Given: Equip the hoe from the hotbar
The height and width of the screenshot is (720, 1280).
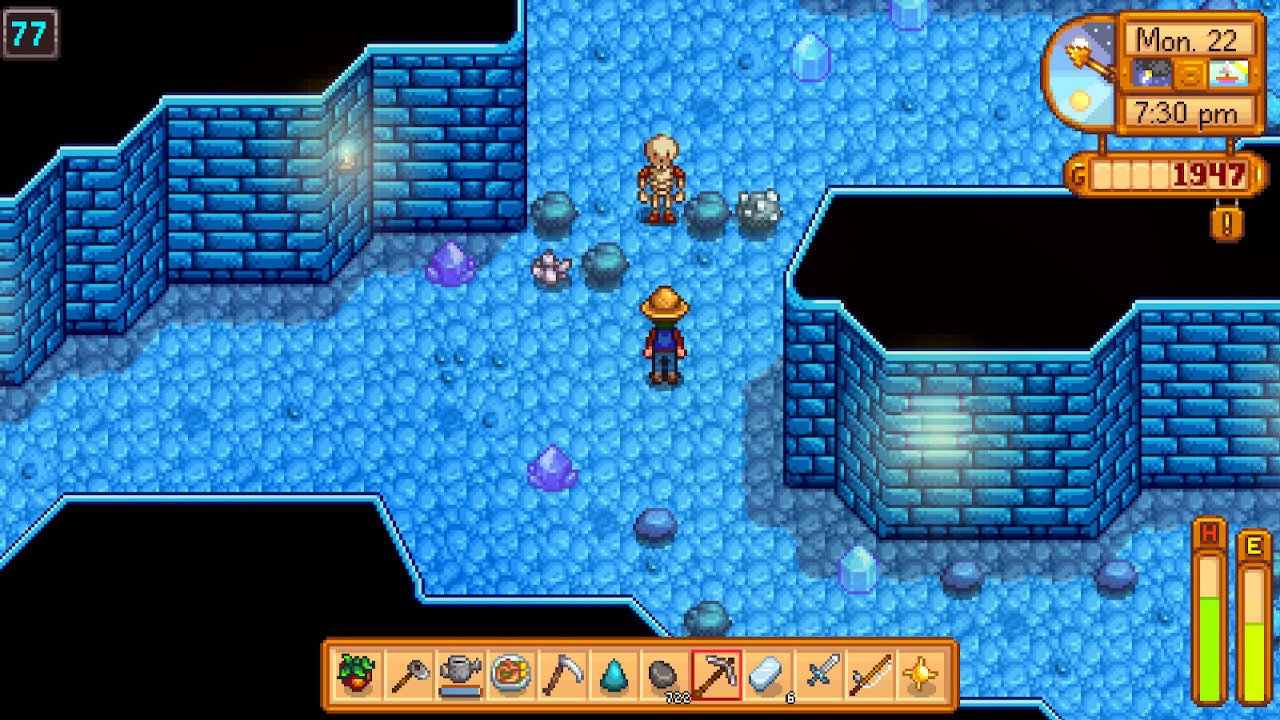Looking at the screenshot, I should pyautogui.click(x=409, y=675).
